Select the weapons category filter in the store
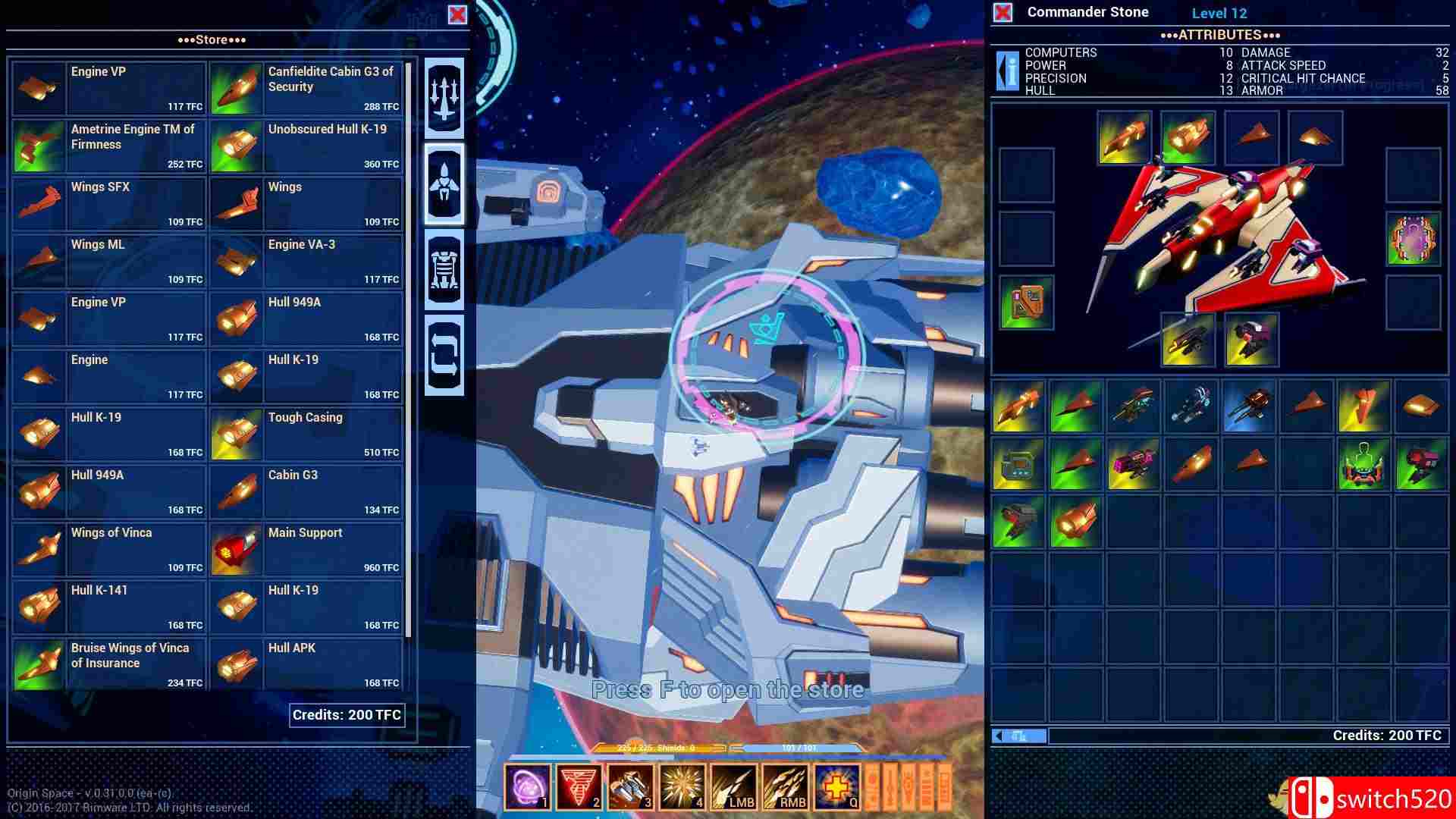Image resolution: width=1456 pixels, height=819 pixels. click(446, 97)
